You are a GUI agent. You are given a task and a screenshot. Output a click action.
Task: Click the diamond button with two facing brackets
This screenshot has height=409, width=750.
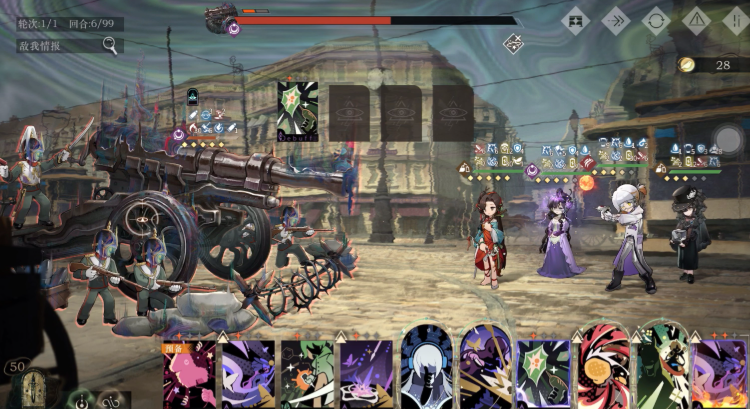tap(575, 20)
